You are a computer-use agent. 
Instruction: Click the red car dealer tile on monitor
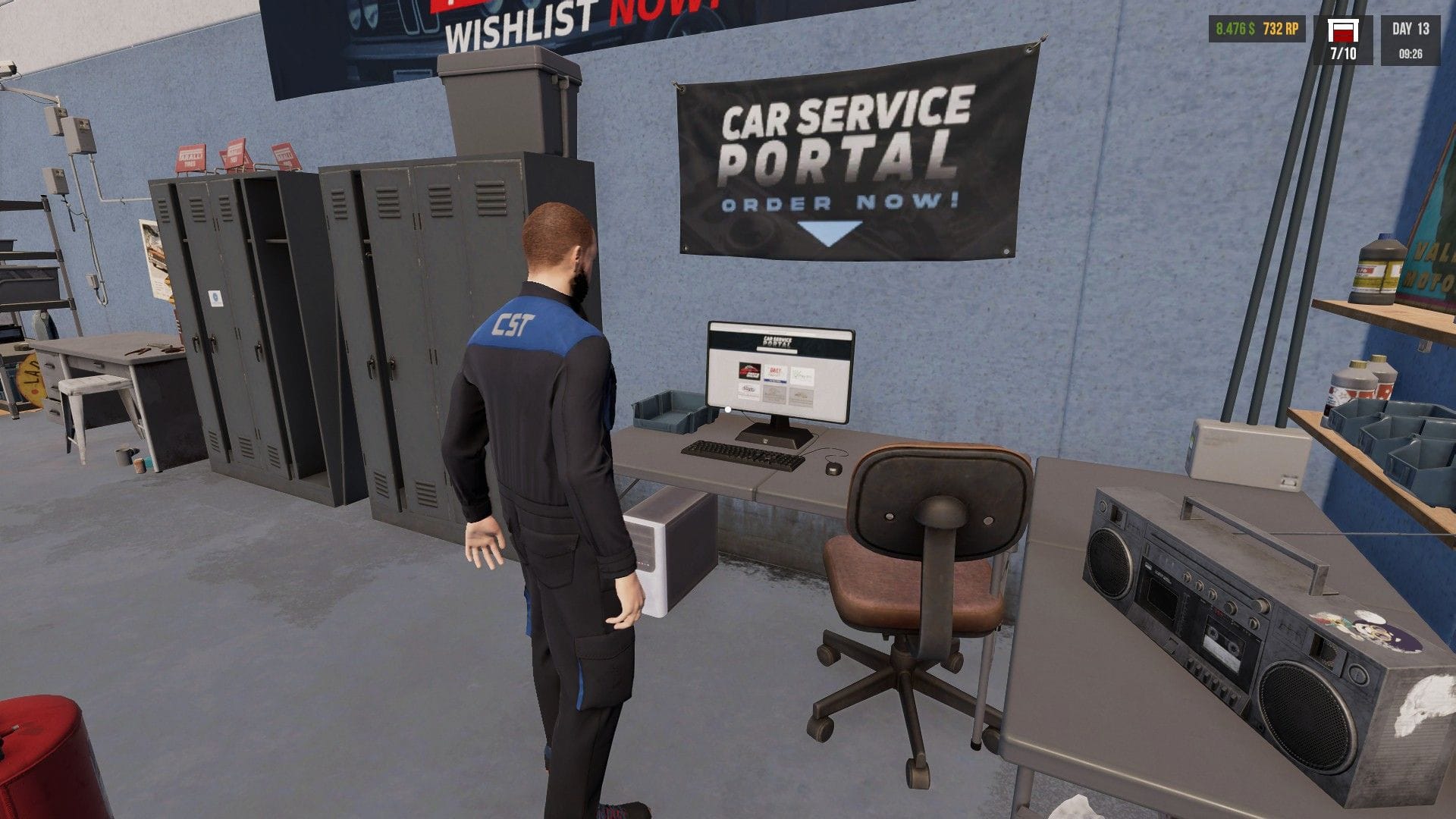point(749,372)
